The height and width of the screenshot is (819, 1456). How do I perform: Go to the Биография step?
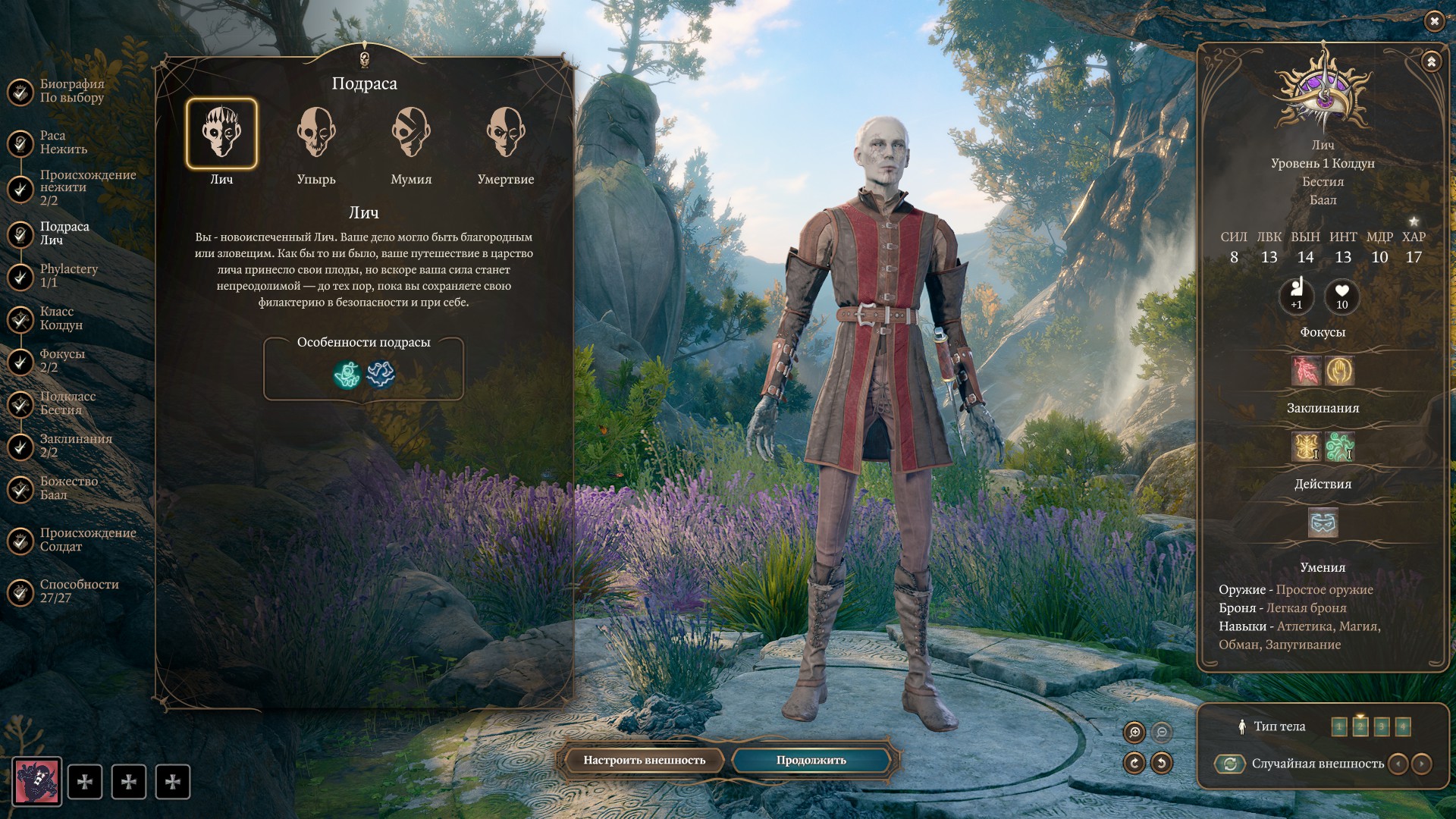[x=71, y=91]
